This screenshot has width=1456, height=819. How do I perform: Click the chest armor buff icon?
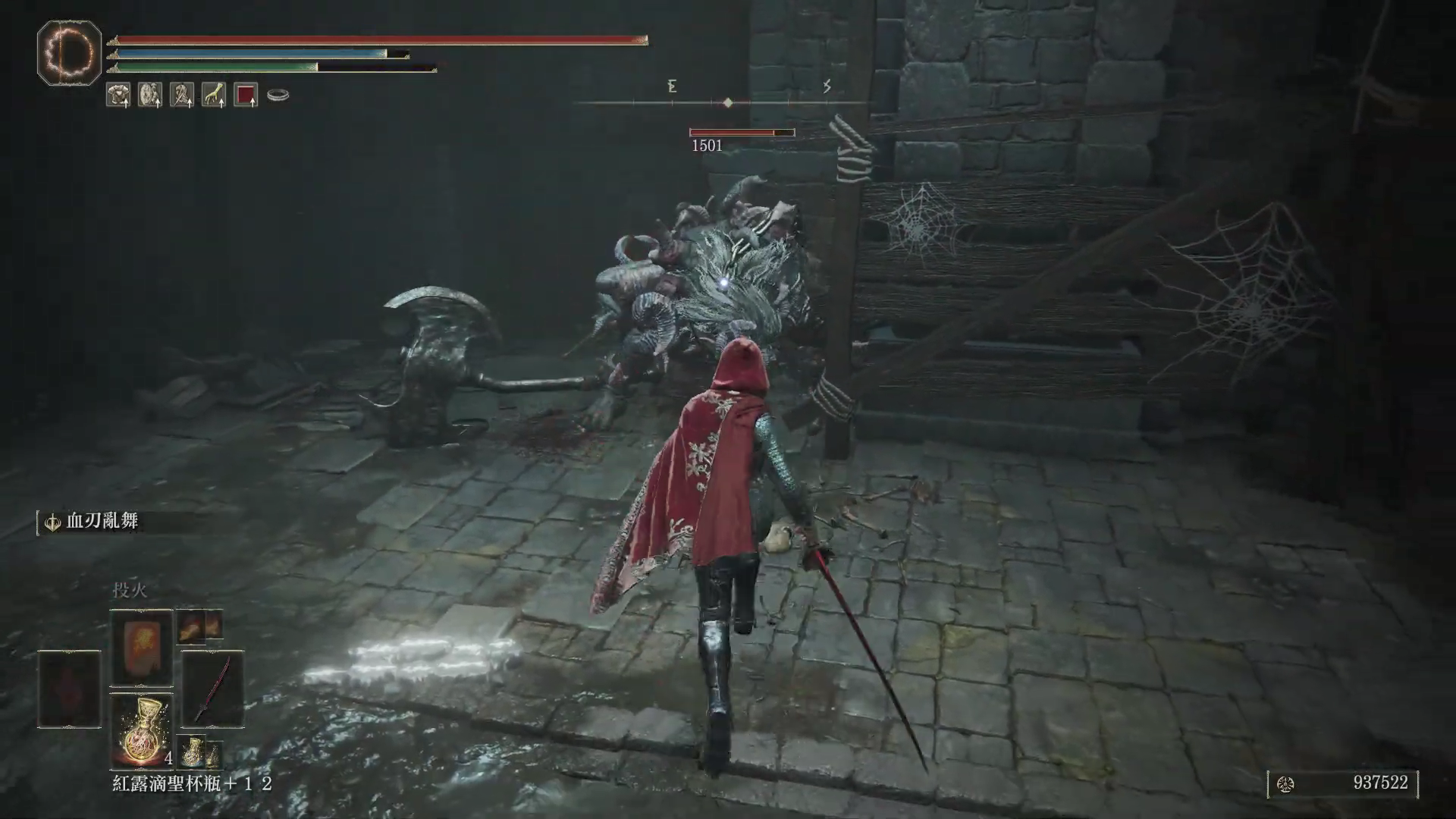(118, 95)
